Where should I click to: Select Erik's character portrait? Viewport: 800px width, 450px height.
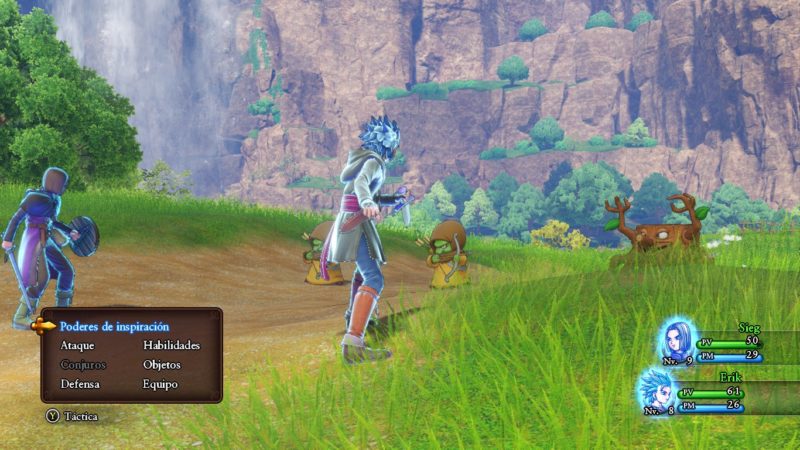pos(659,389)
